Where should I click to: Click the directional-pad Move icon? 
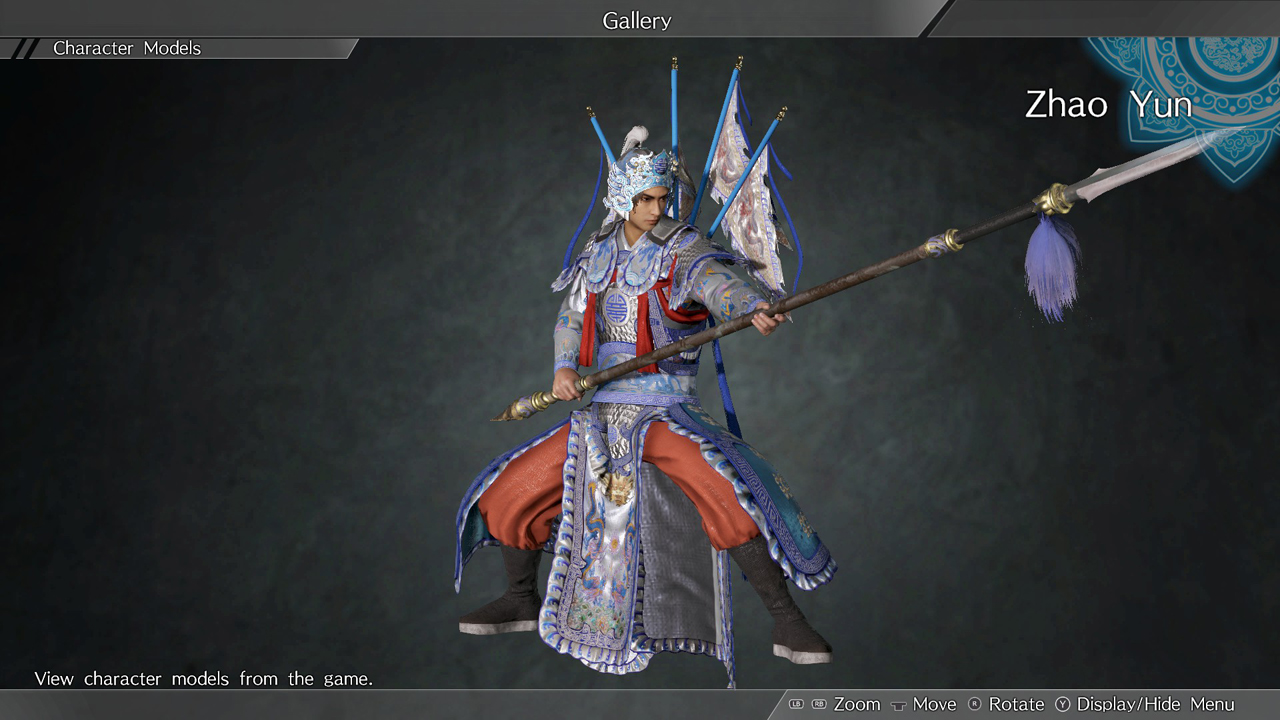[x=899, y=706]
